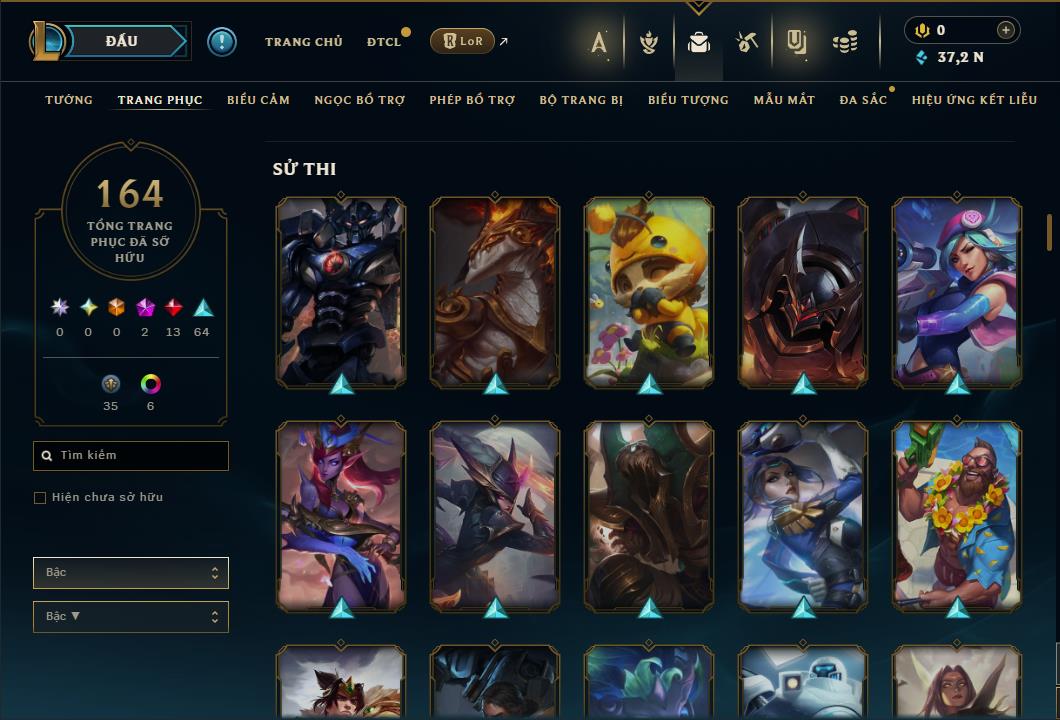Switch to the TƯỚNG tab
This screenshot has width=1060, height=720.
(69, 100)
